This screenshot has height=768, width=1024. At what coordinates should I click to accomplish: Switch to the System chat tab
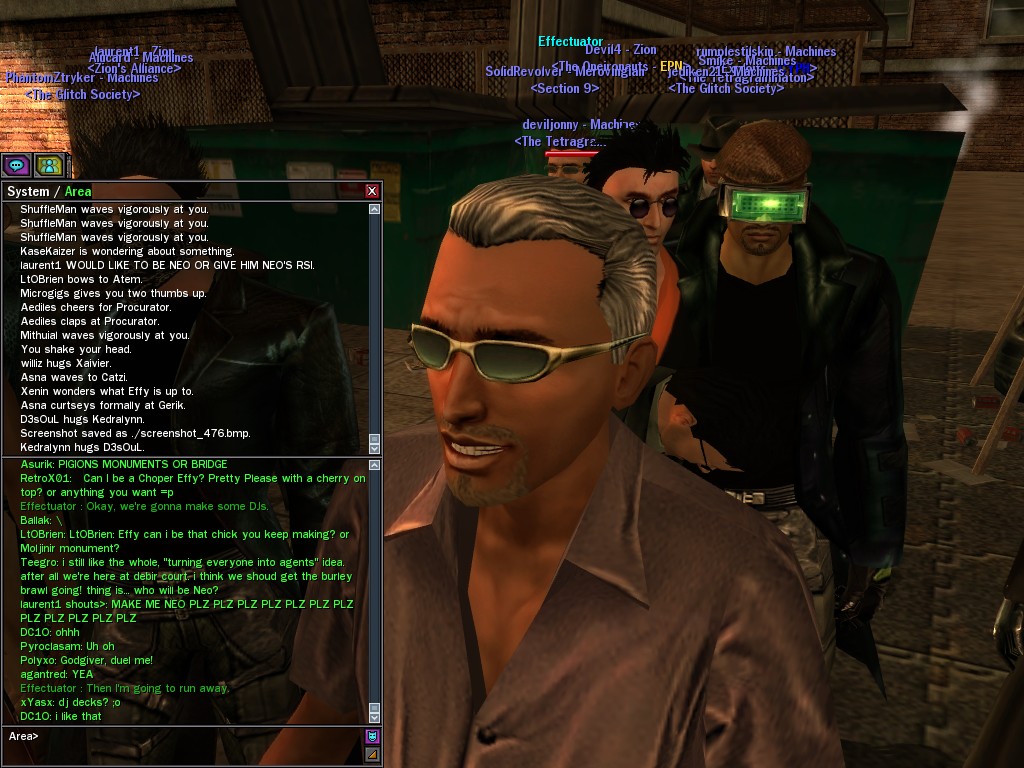click(x=28, y=191)
